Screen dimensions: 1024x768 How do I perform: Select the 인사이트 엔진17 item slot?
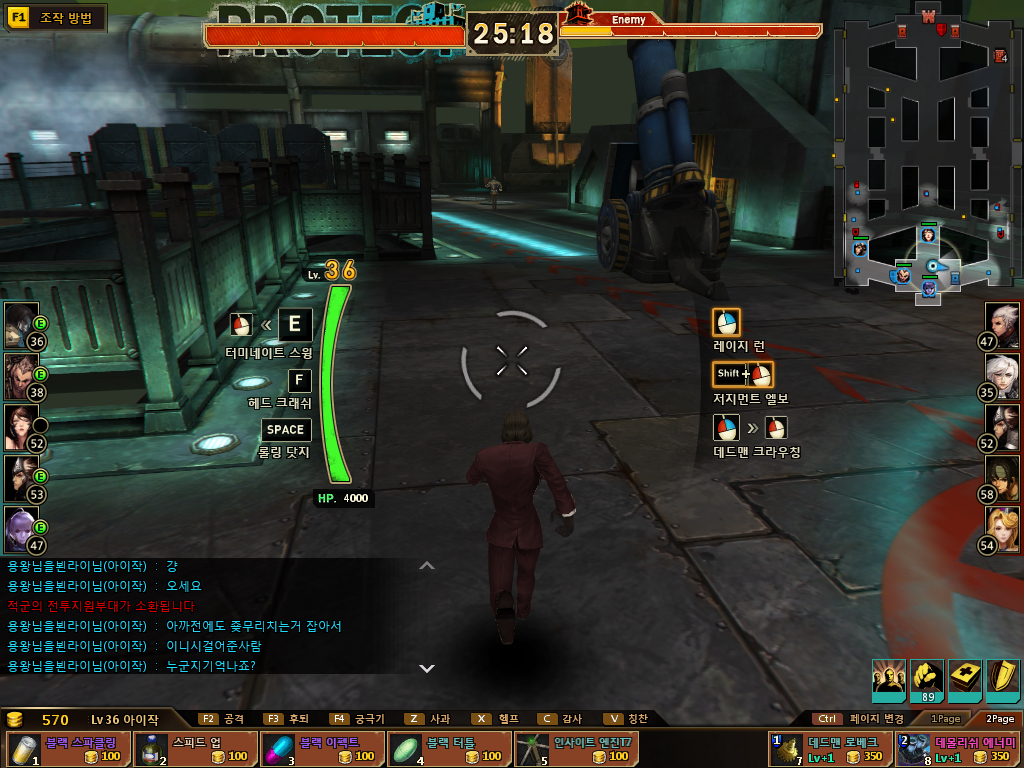(x=574, y=749)
